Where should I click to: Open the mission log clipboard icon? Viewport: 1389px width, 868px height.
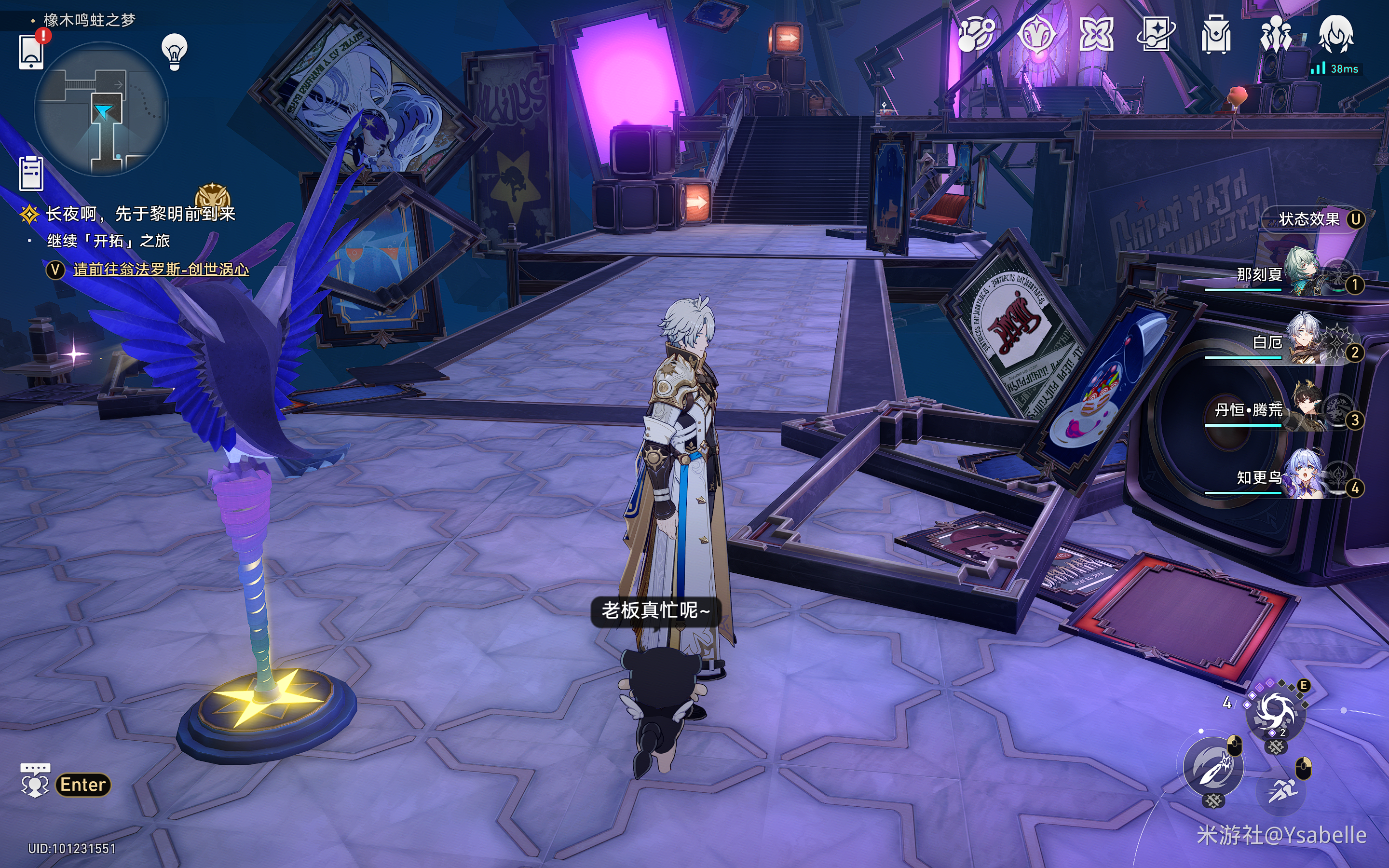(31, 173)
